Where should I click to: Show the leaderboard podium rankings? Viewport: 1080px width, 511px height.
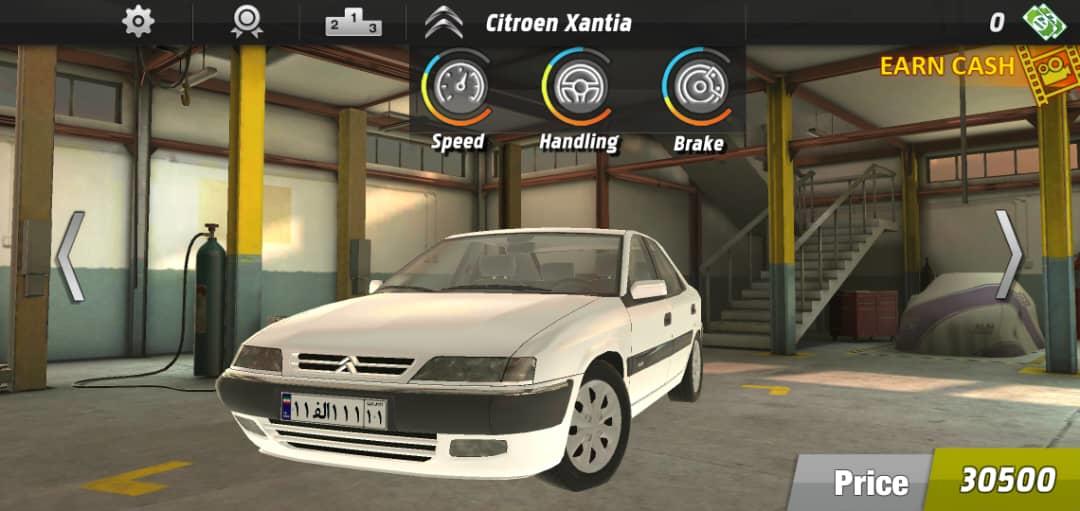(x=353, y=22)
